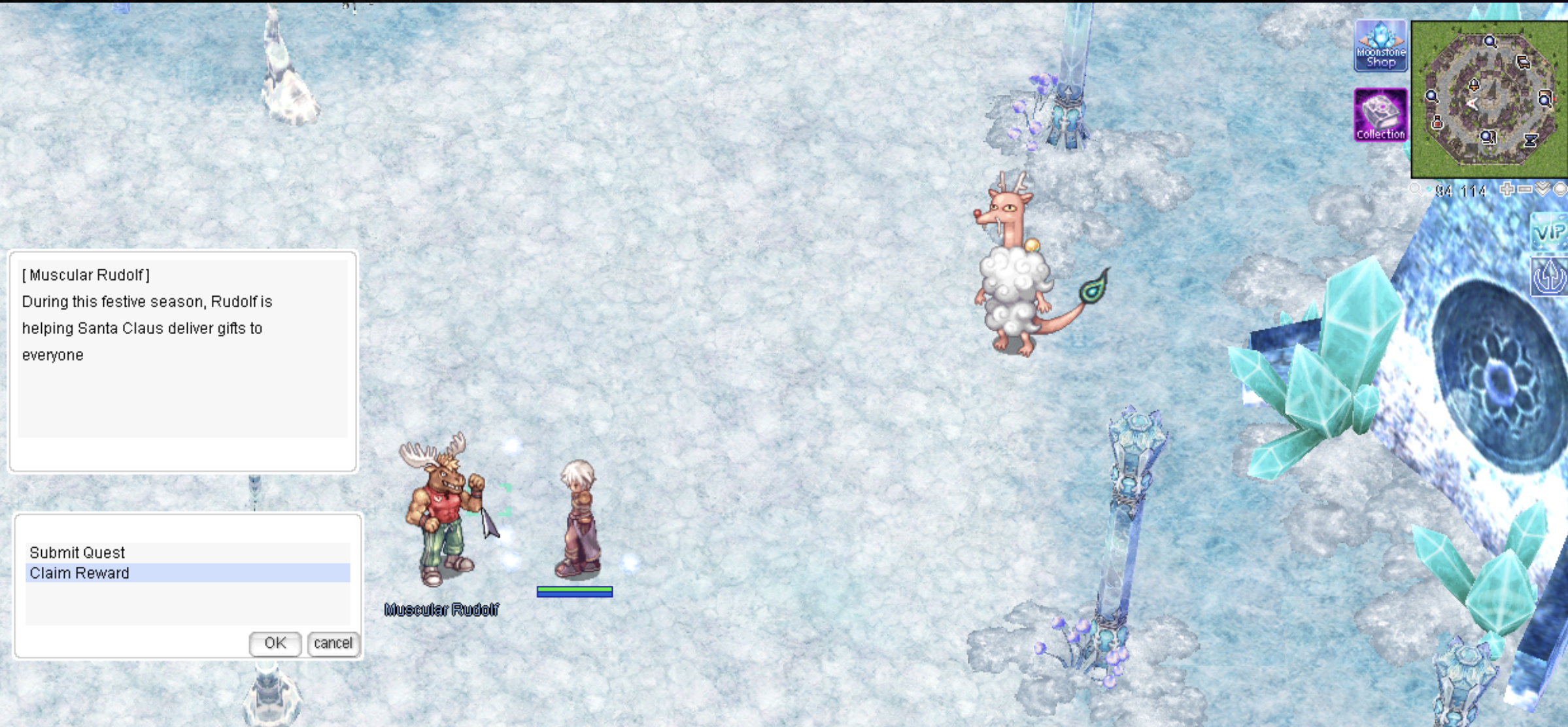Select the anvil marker on the minimap
This screenshot has height=727, width=1568.
tap(1531, 140)
